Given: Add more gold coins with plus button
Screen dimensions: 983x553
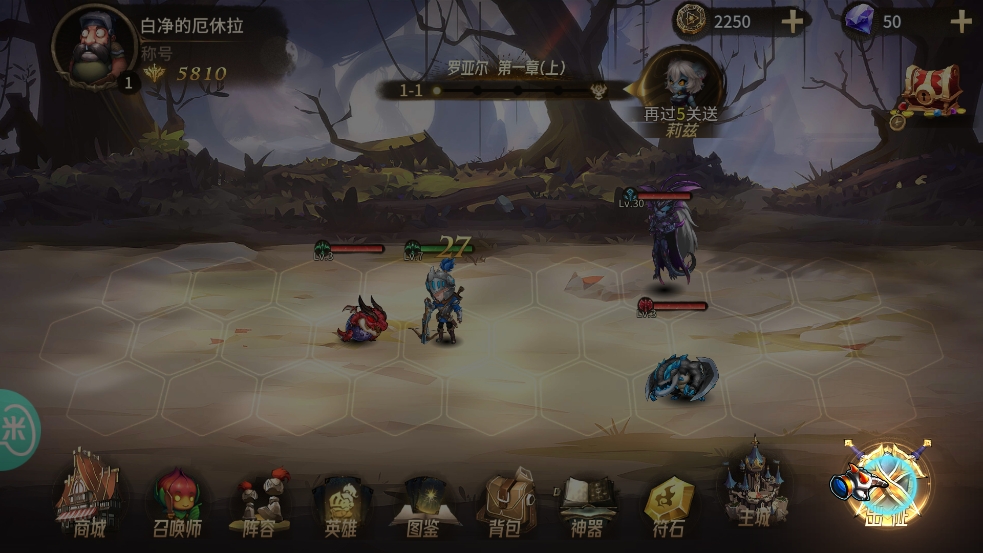Looking at the screenshot, I should point(792,22).
